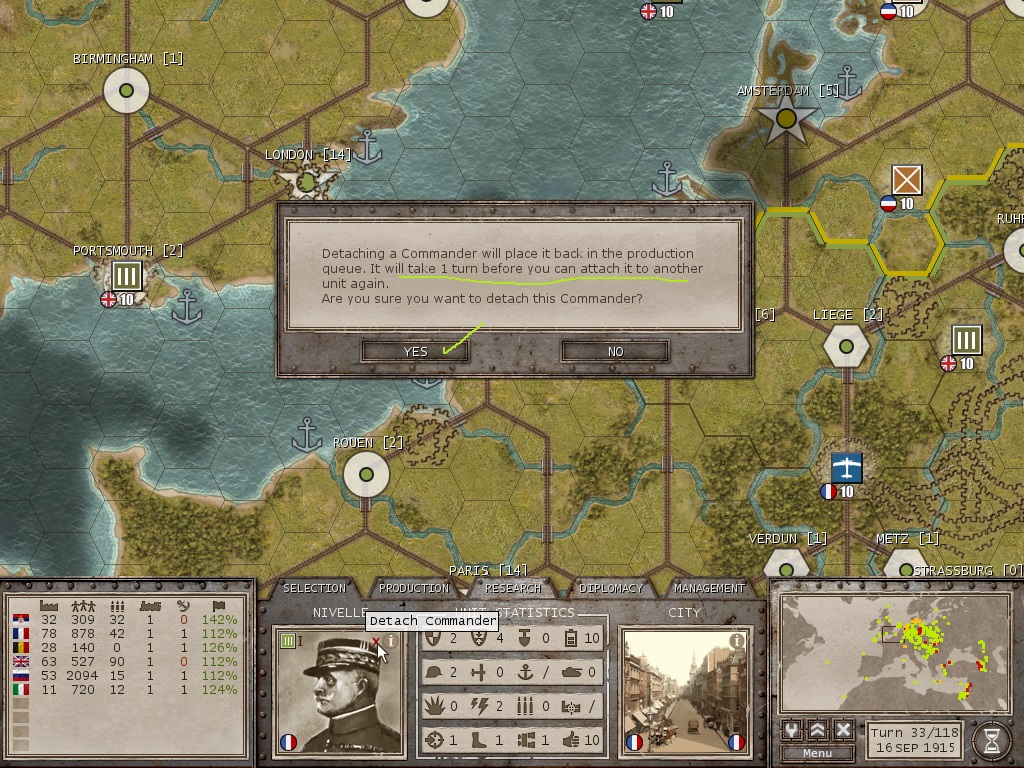The width and height of the screenshot is (1024, 768).
Task: Open the Research tab
Action: (x=513, y=588)
